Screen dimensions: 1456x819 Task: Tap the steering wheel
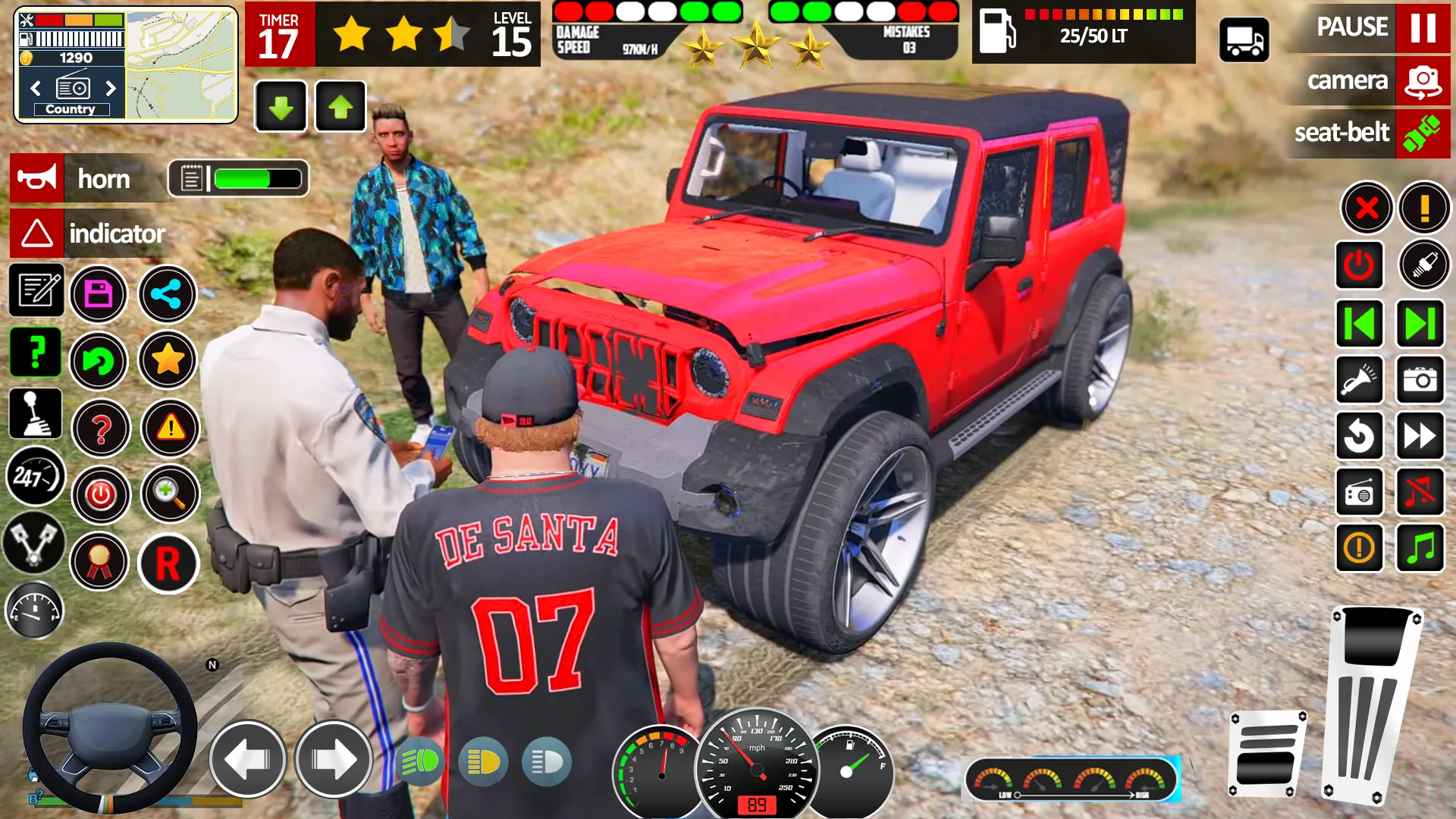(110, 728)
